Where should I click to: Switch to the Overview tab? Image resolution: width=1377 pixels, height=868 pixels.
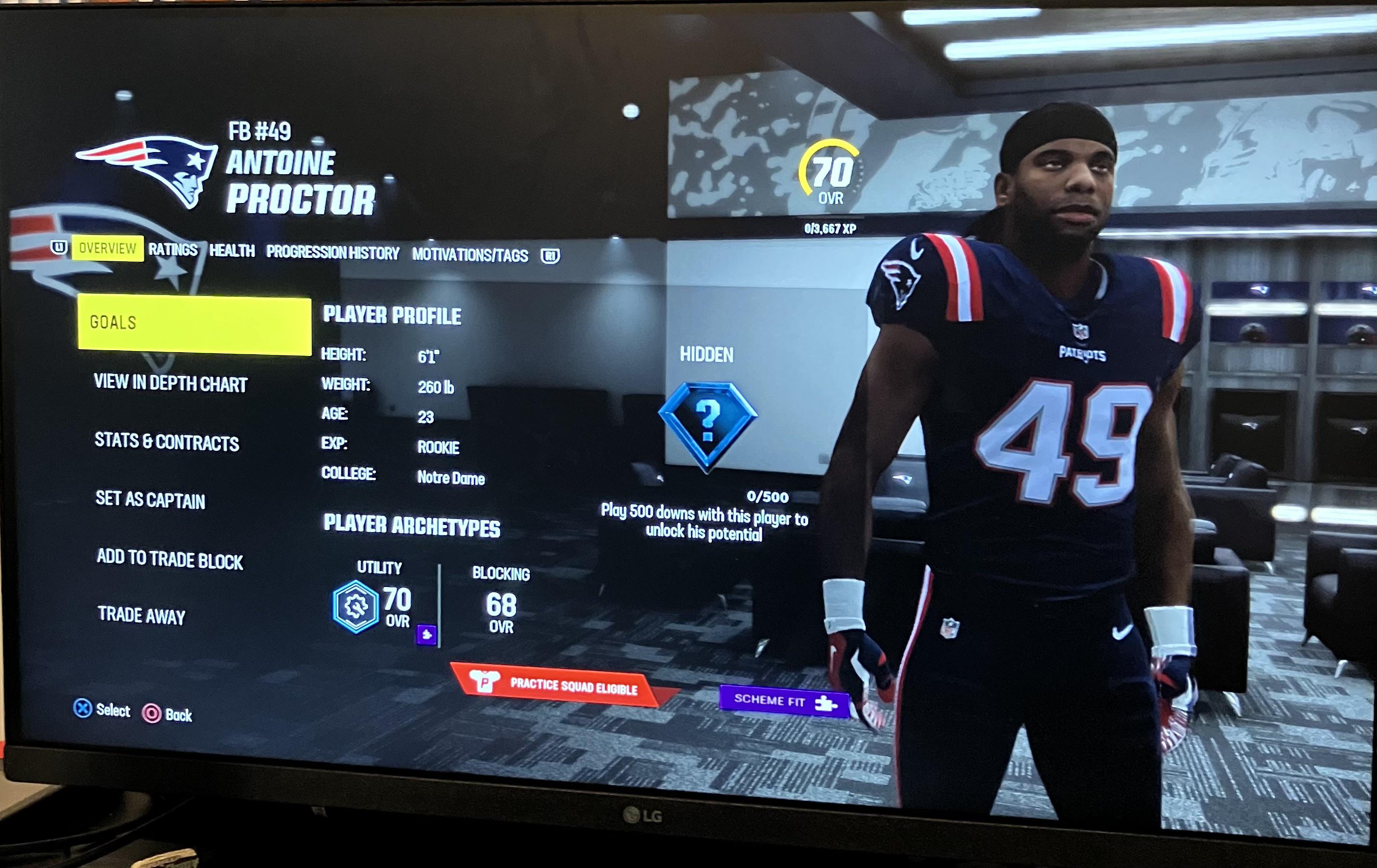click(107, 248)
